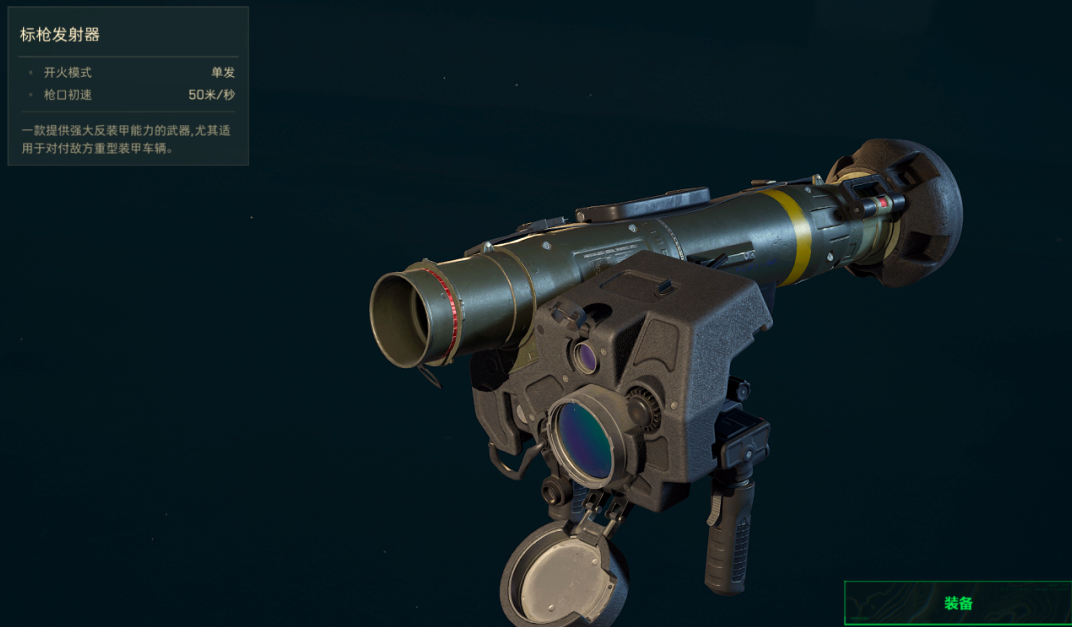
Task: Click the green 装备 equip button
Action: [x=957, y=604]
